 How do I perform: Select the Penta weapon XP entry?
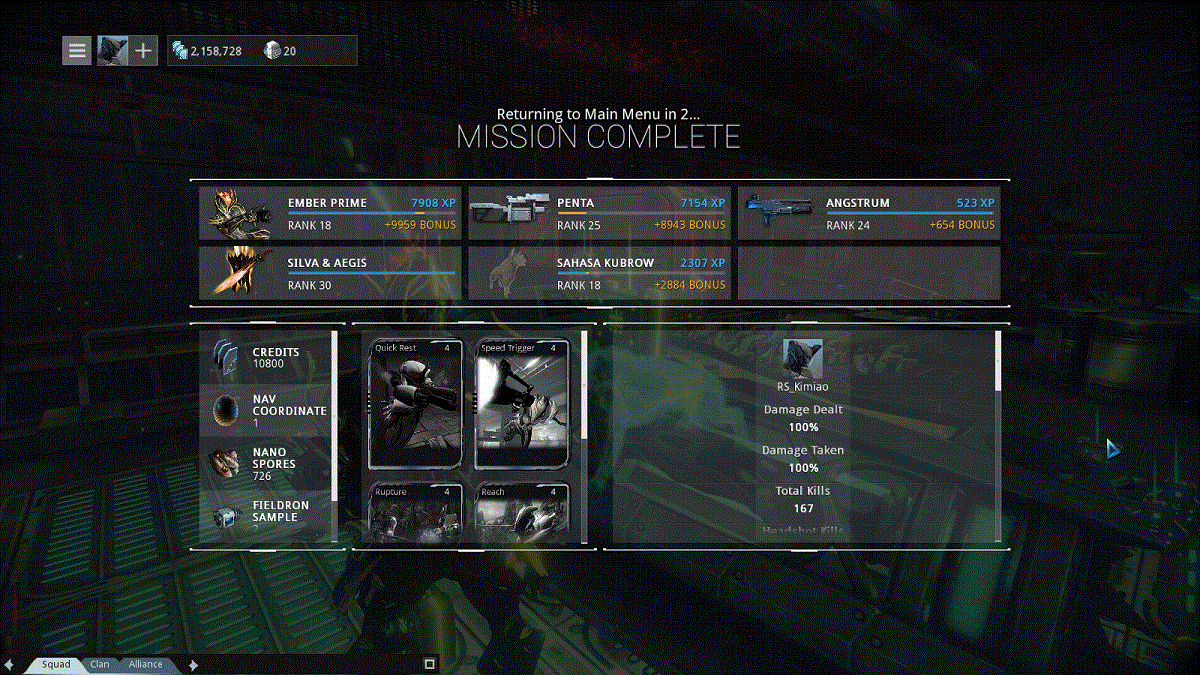click(599, 214)
